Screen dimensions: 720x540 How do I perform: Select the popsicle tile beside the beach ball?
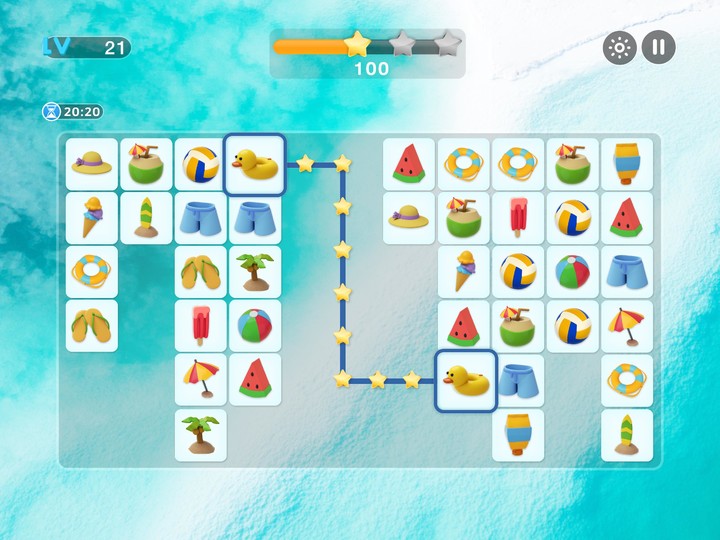[201, 326]
